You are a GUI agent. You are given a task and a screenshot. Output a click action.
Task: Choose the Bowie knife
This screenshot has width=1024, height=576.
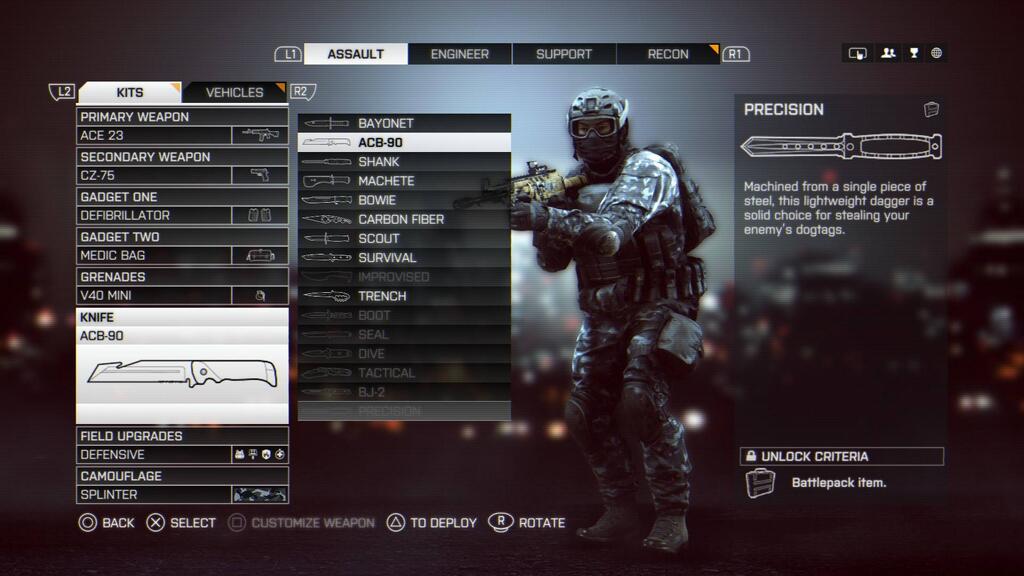404,200
